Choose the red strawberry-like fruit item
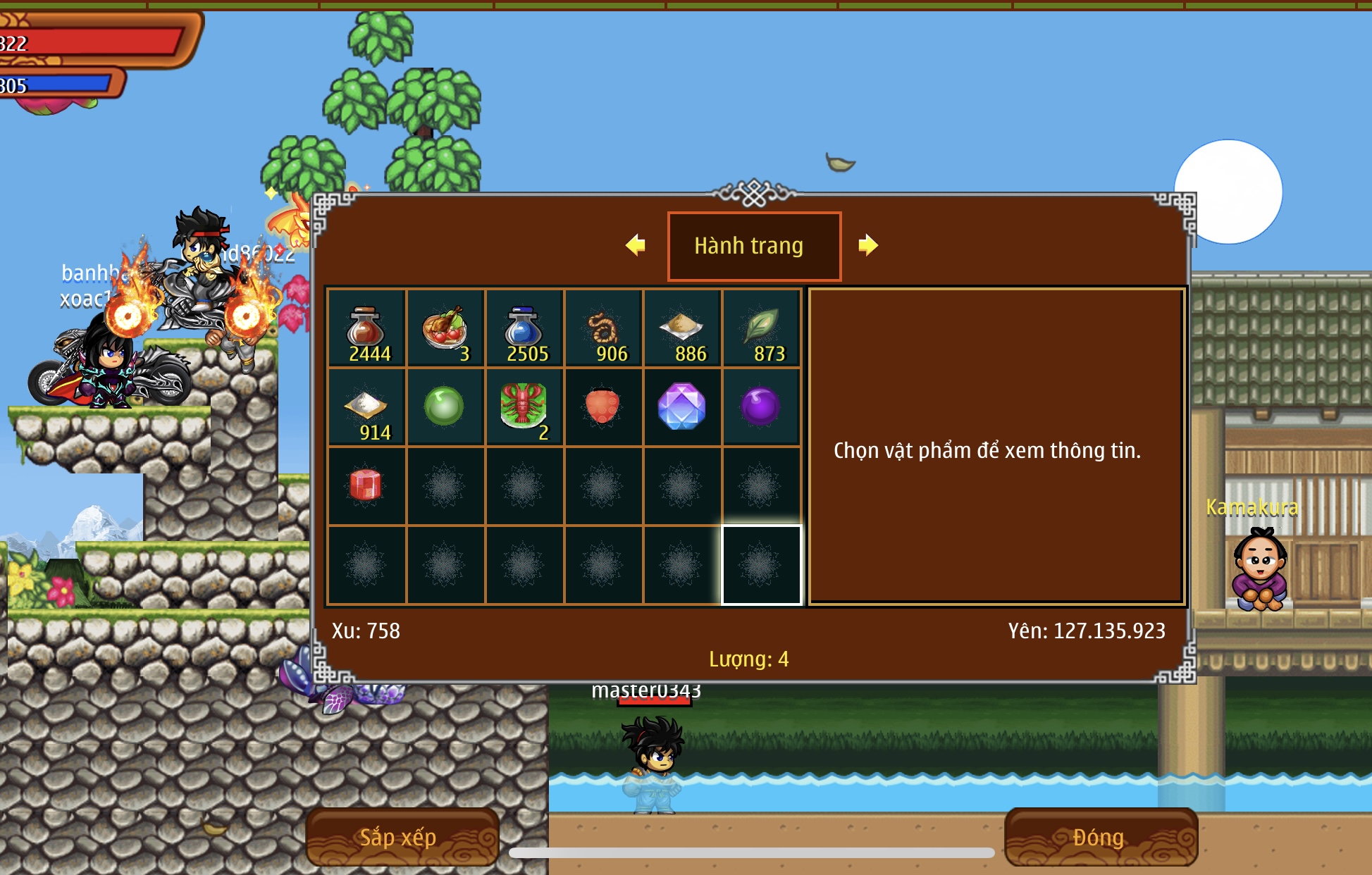 (603, 407)
